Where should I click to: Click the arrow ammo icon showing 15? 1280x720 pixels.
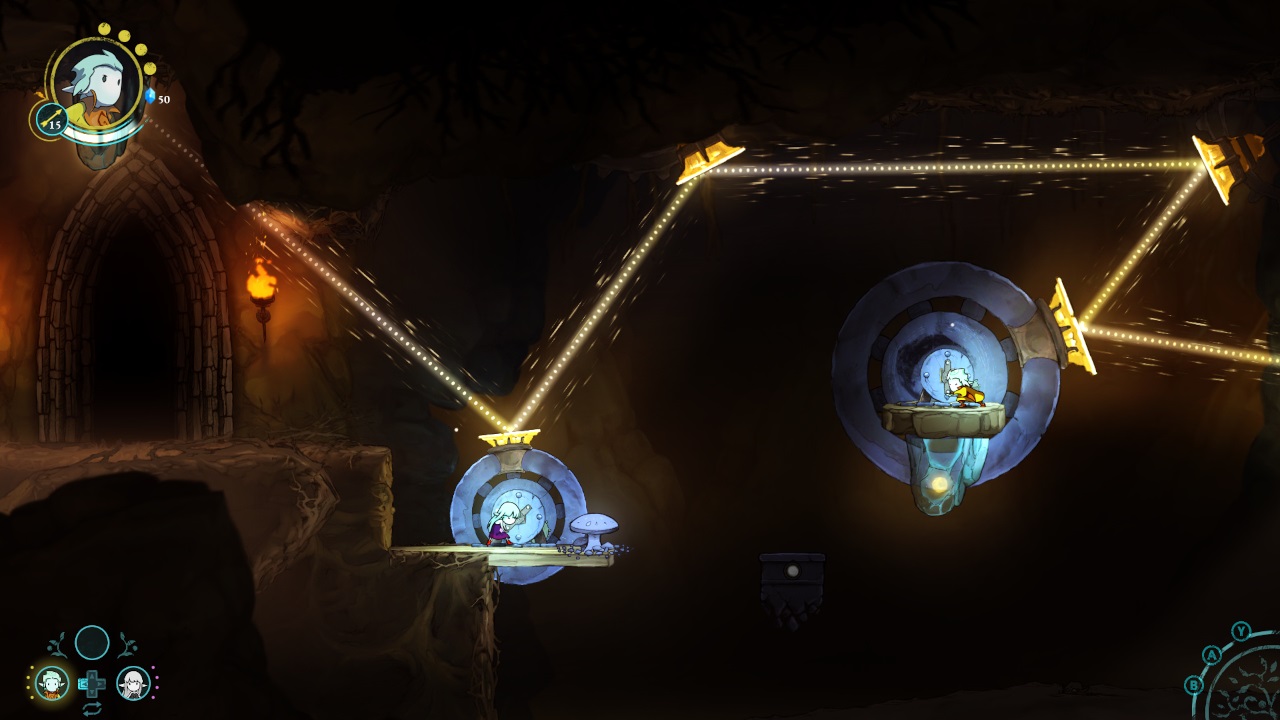click(50, 118)
